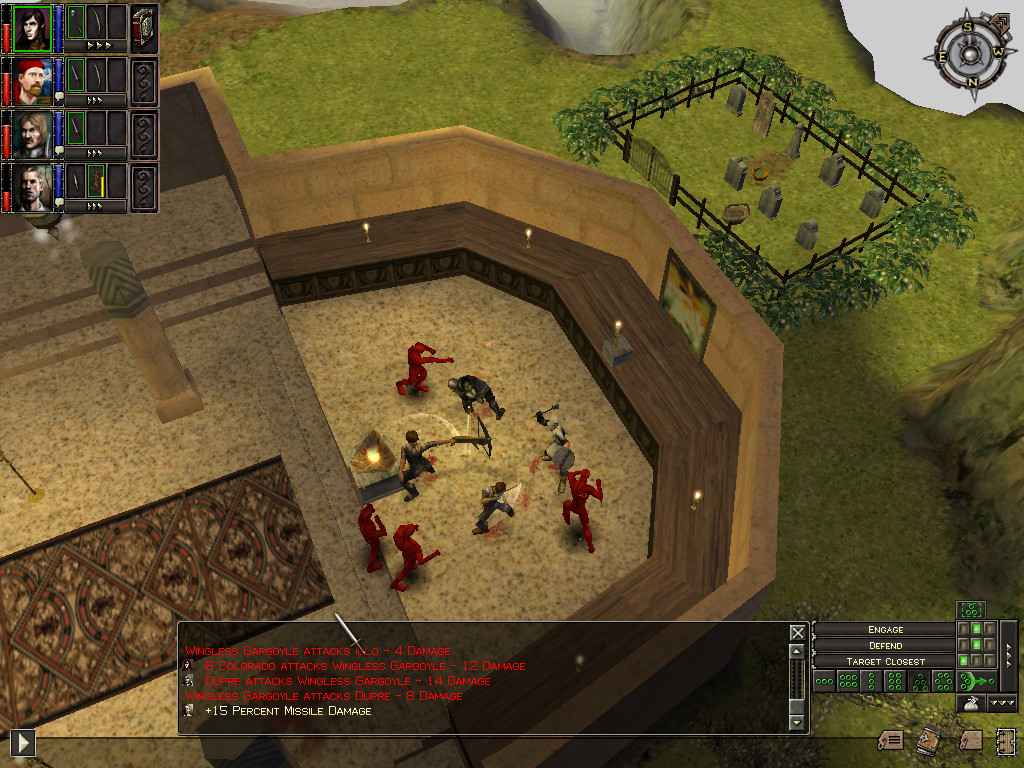Select the dark-haired woman's portrait
This screenshot has height=768, width=1024.
[32, 27]
